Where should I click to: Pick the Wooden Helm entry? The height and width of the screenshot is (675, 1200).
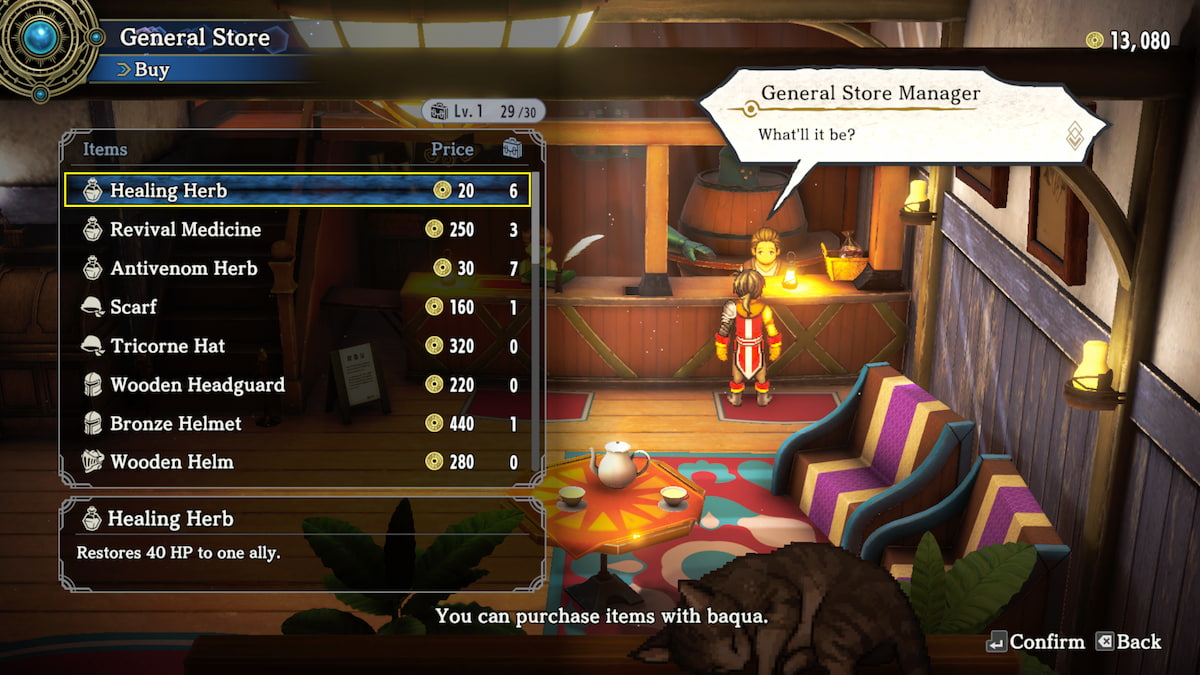pyautogui.click(x=297, y=462)
